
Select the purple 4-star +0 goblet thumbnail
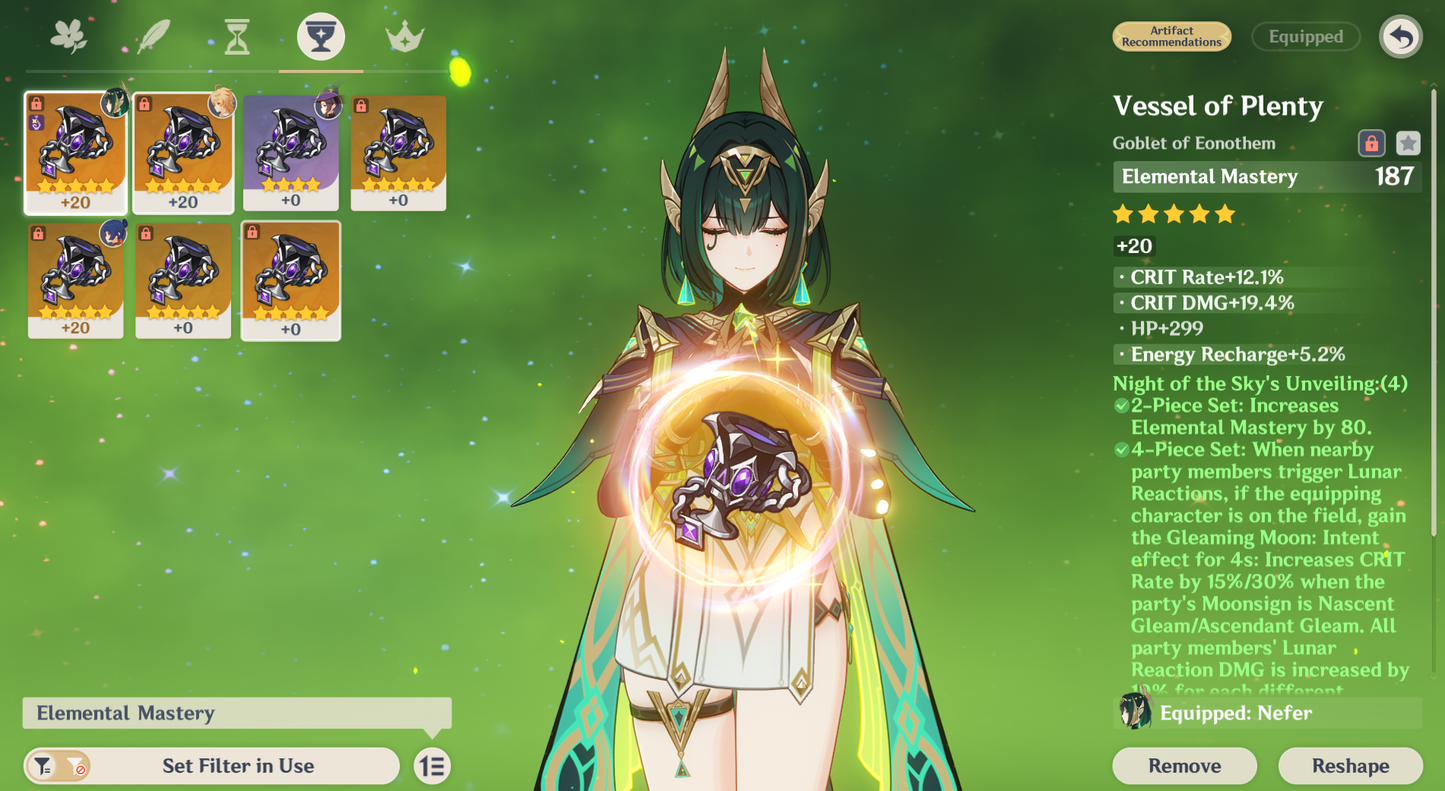pos(291,150)
